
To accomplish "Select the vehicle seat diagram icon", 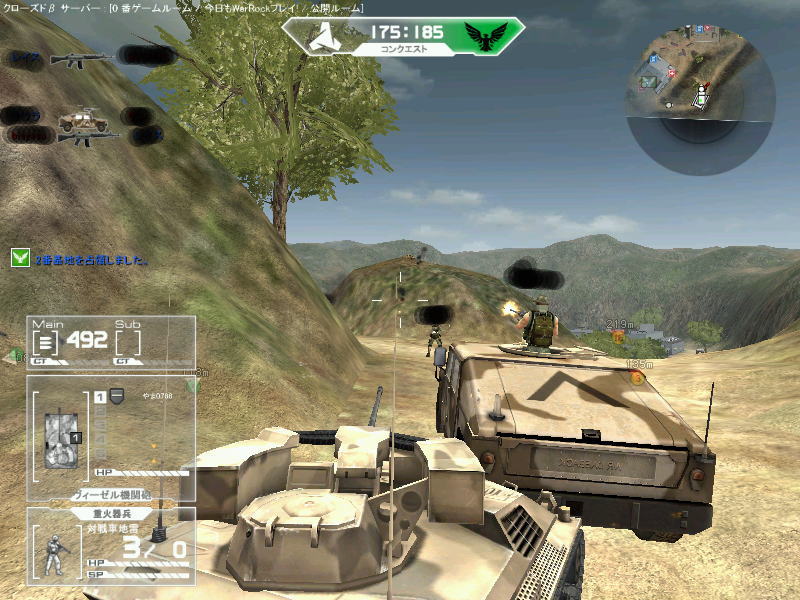I will click(59, 435).
